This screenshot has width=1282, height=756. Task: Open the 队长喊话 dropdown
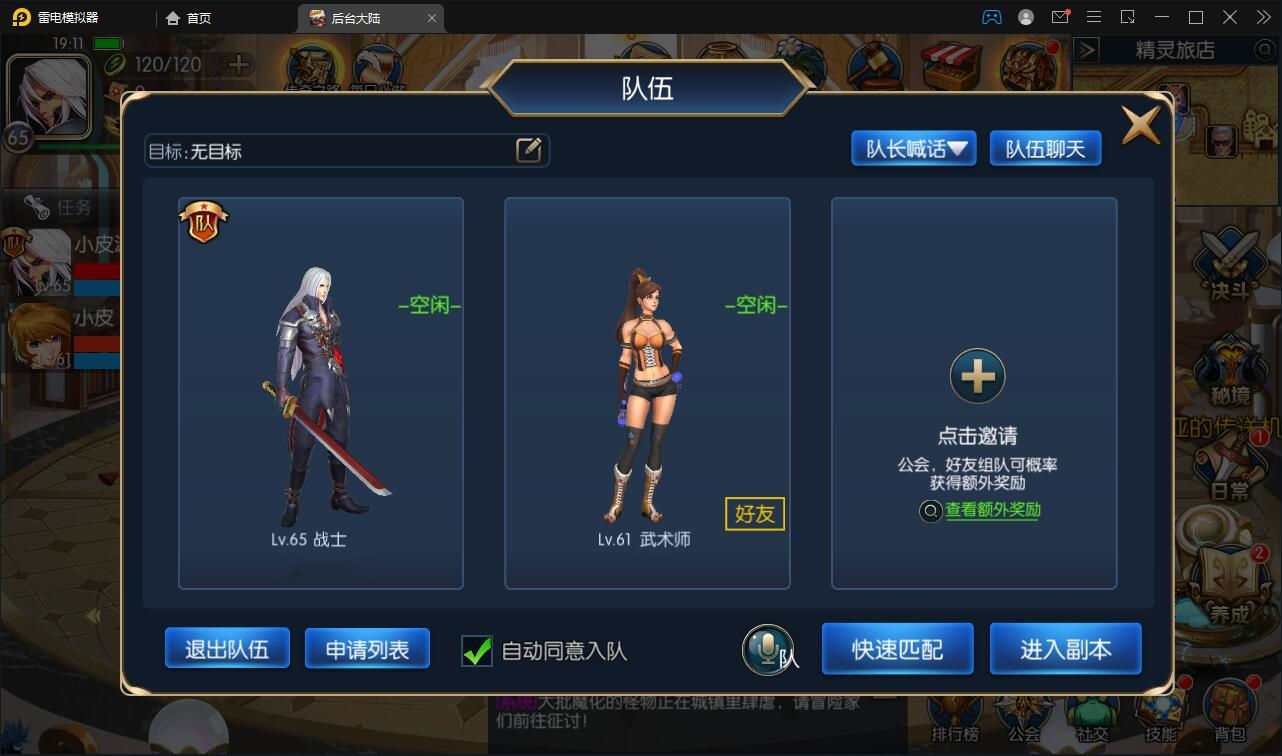point(912,148)
